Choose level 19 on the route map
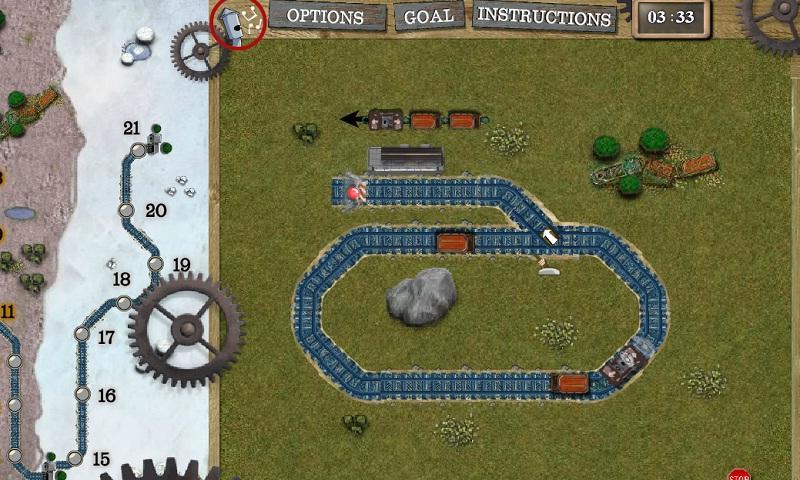Screen dimensions: 800x480 pyautogui.click(x=155, y=264)
